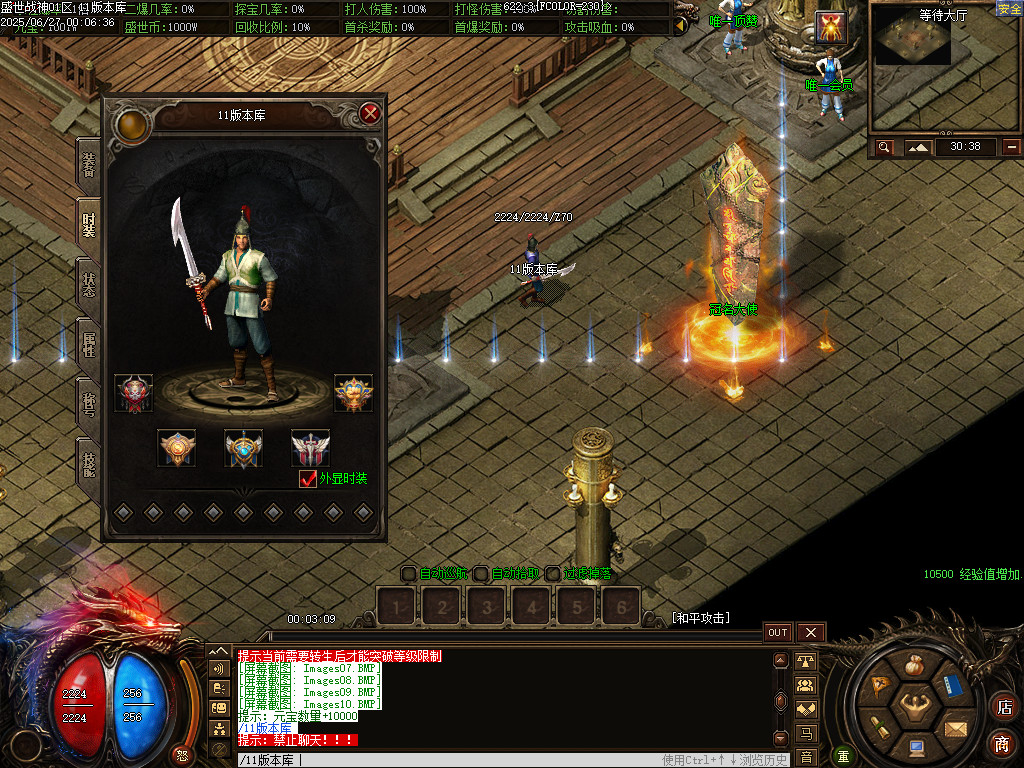Open the computer monitor settings icon

(x=916, y=748)
